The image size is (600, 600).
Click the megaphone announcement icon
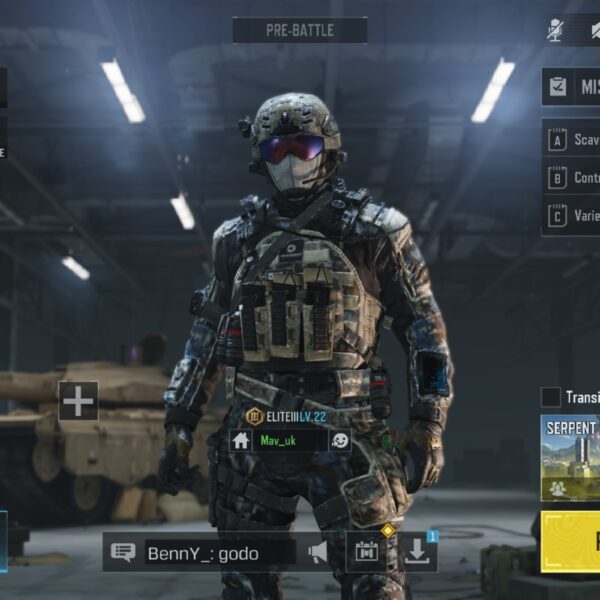coord(318,552)
